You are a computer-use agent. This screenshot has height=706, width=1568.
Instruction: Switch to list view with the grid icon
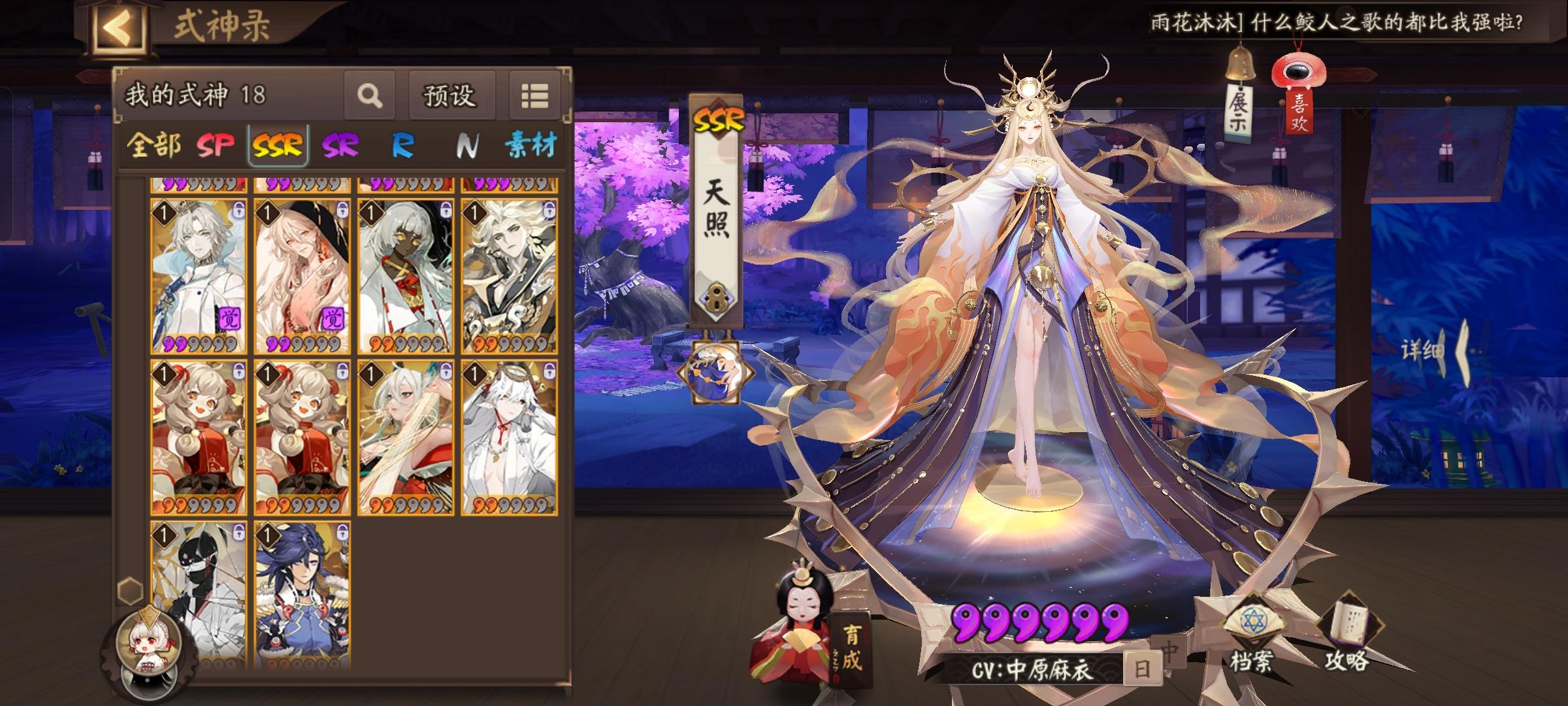click(536, 96)
